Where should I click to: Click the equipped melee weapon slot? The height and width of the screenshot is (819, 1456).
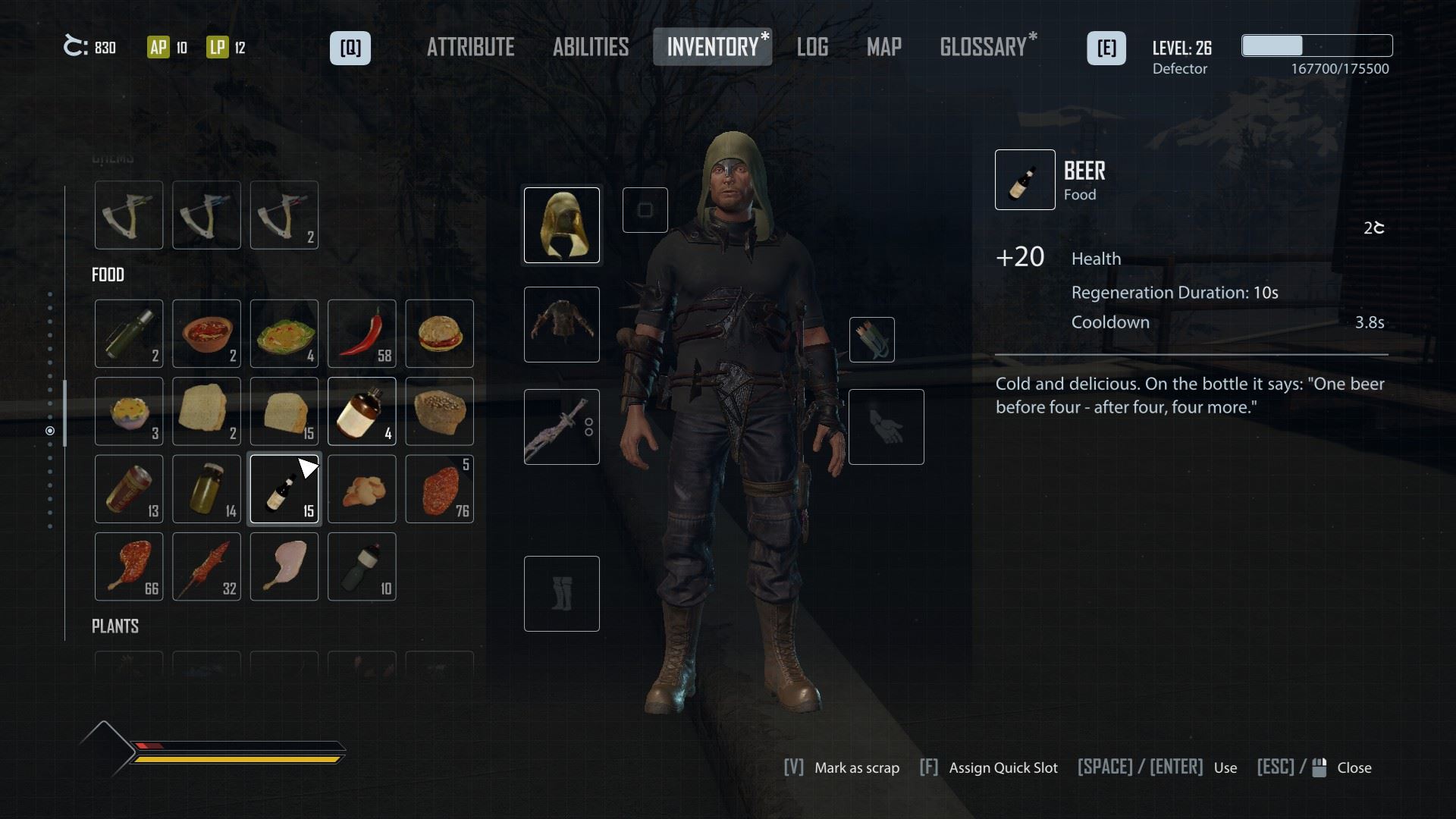562,427
